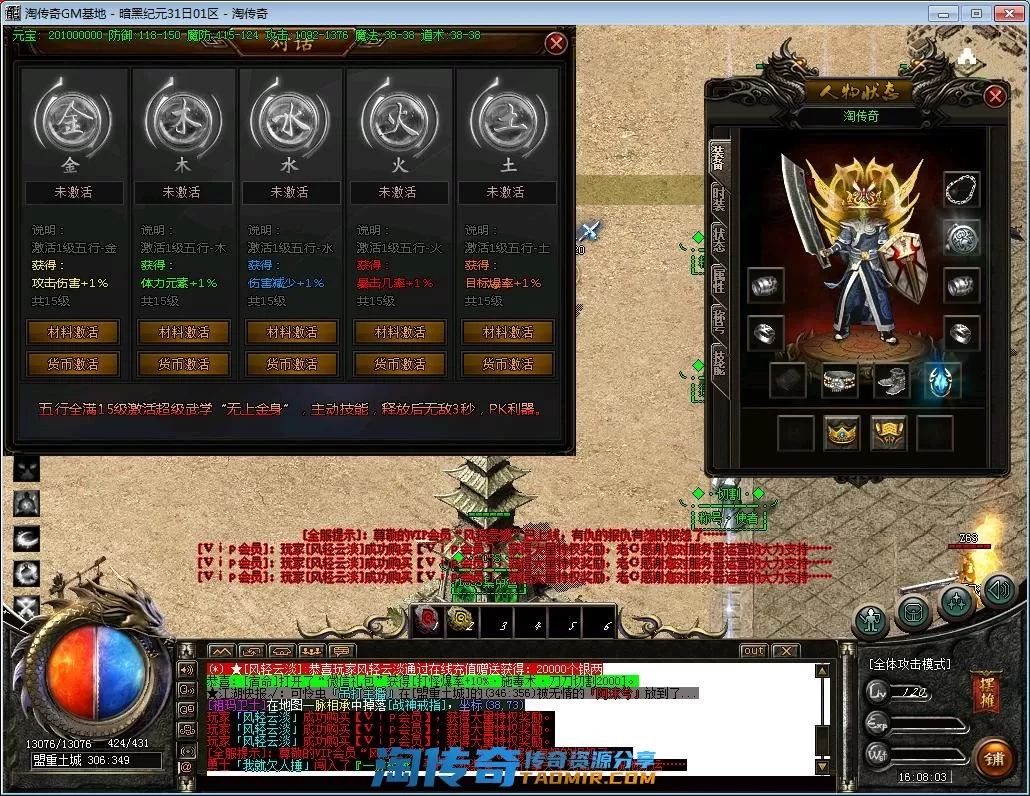The width and height of the screenshot is (1030, 796).
Task: Open the 状态 tab
Action: pos(719,238)
